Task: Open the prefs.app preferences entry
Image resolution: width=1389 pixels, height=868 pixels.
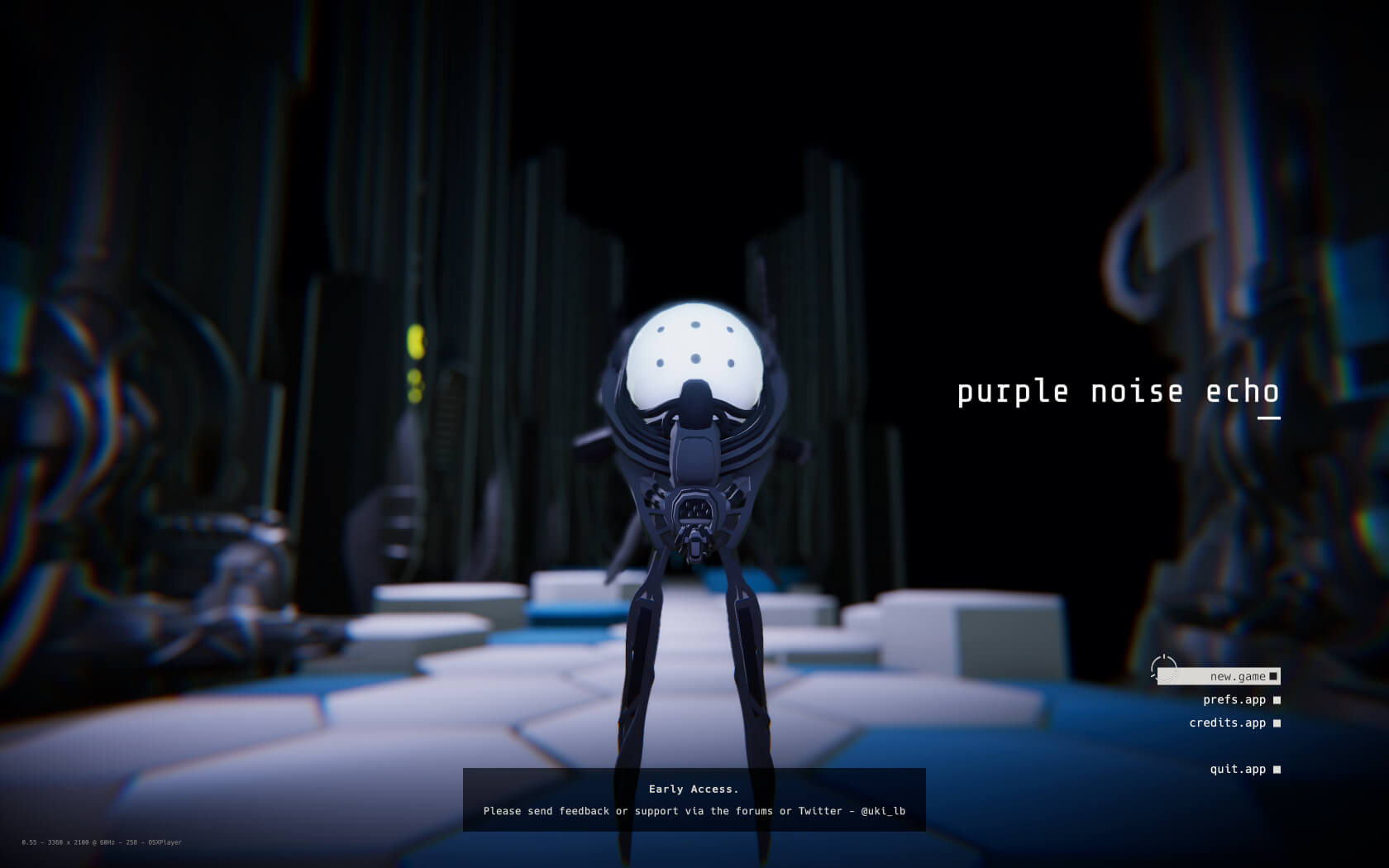Action: pyautogui.click(x=1234, y=700)
